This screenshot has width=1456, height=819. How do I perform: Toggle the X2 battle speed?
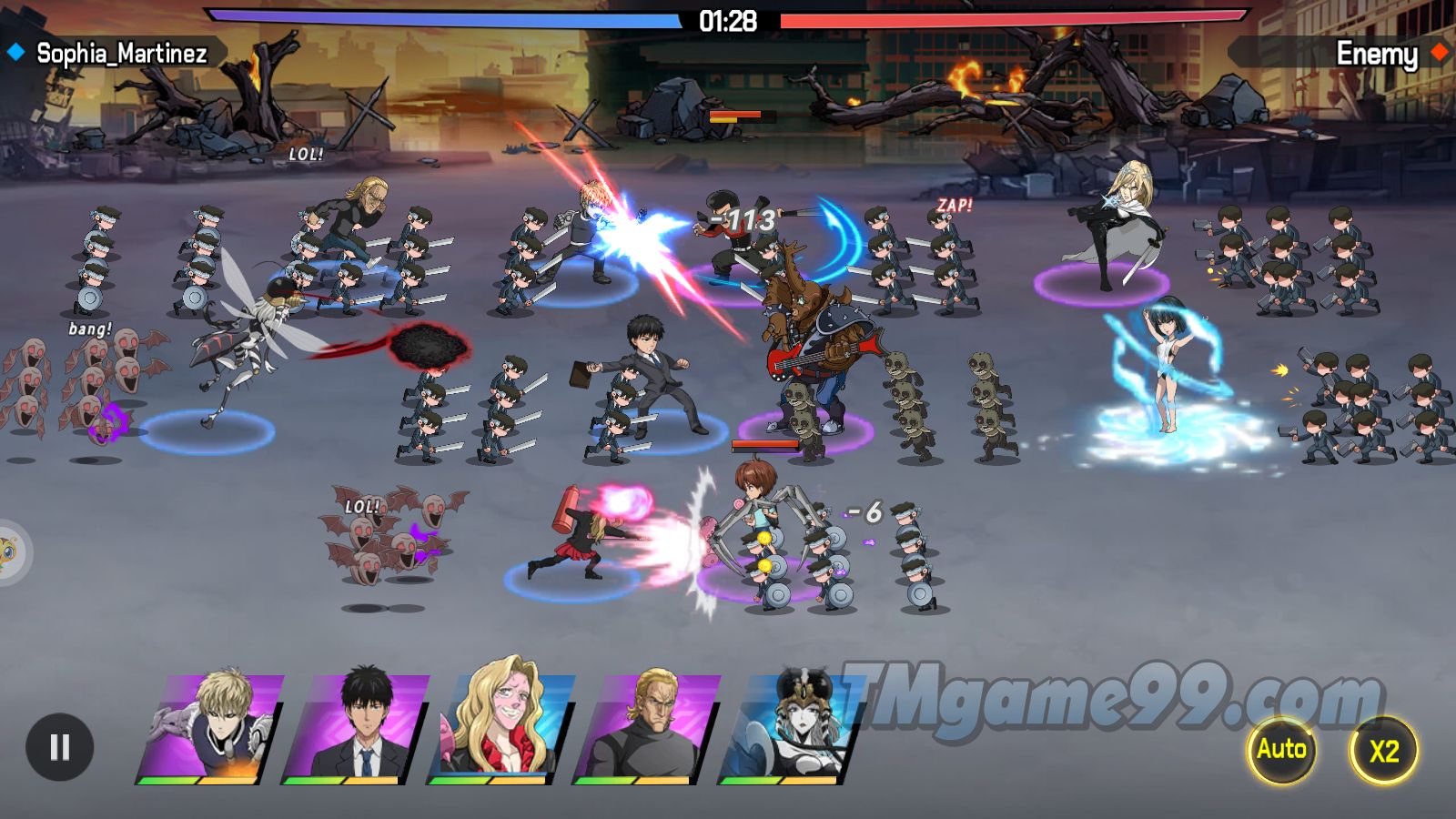1383,751
